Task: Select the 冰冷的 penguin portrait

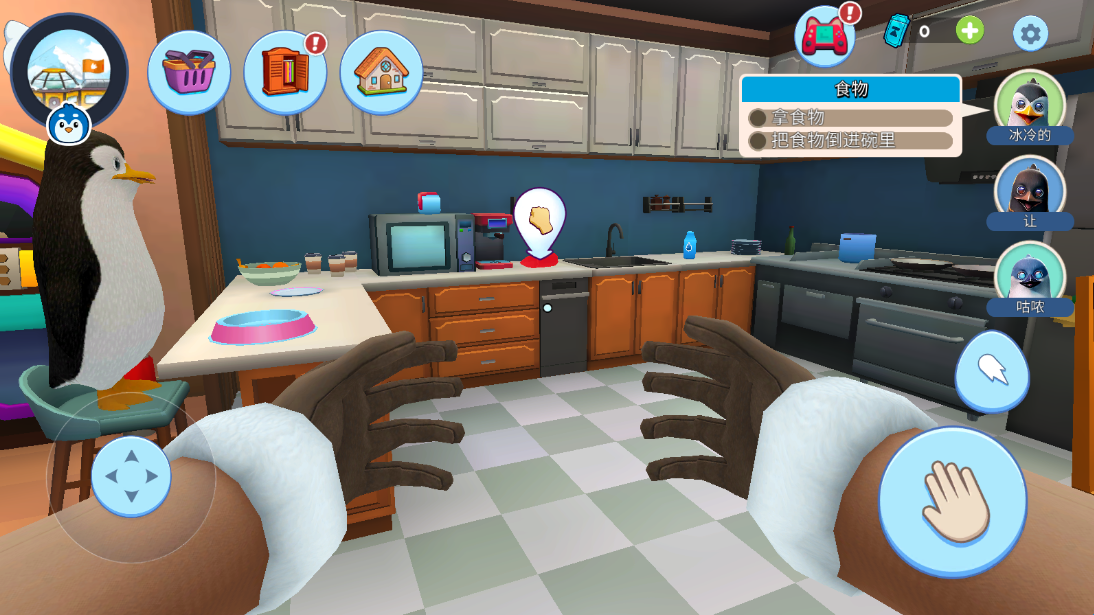Action: click(x=1030, y=103)
